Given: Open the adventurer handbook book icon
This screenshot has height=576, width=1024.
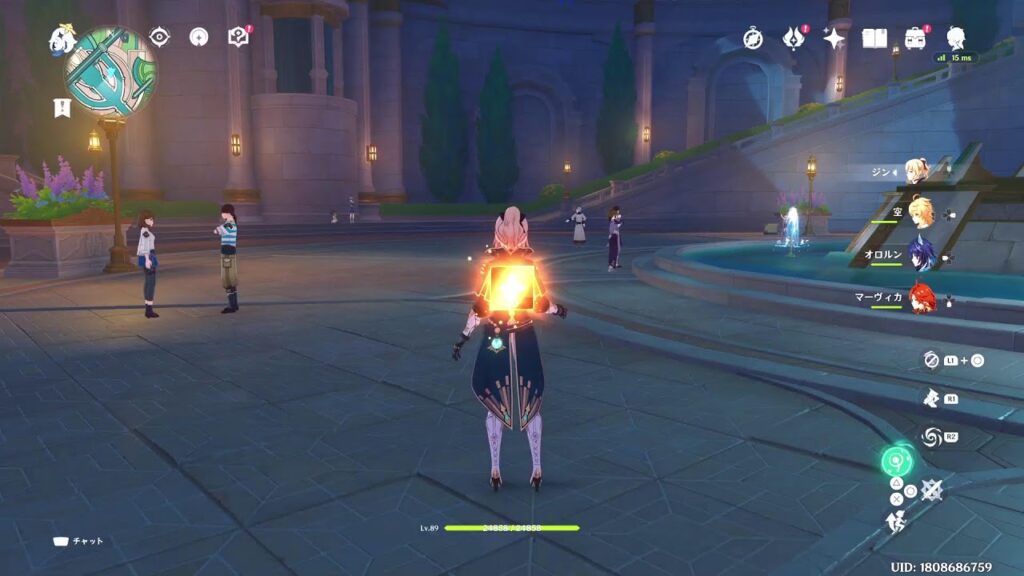Looking at the screenshot, I should 875,39.
